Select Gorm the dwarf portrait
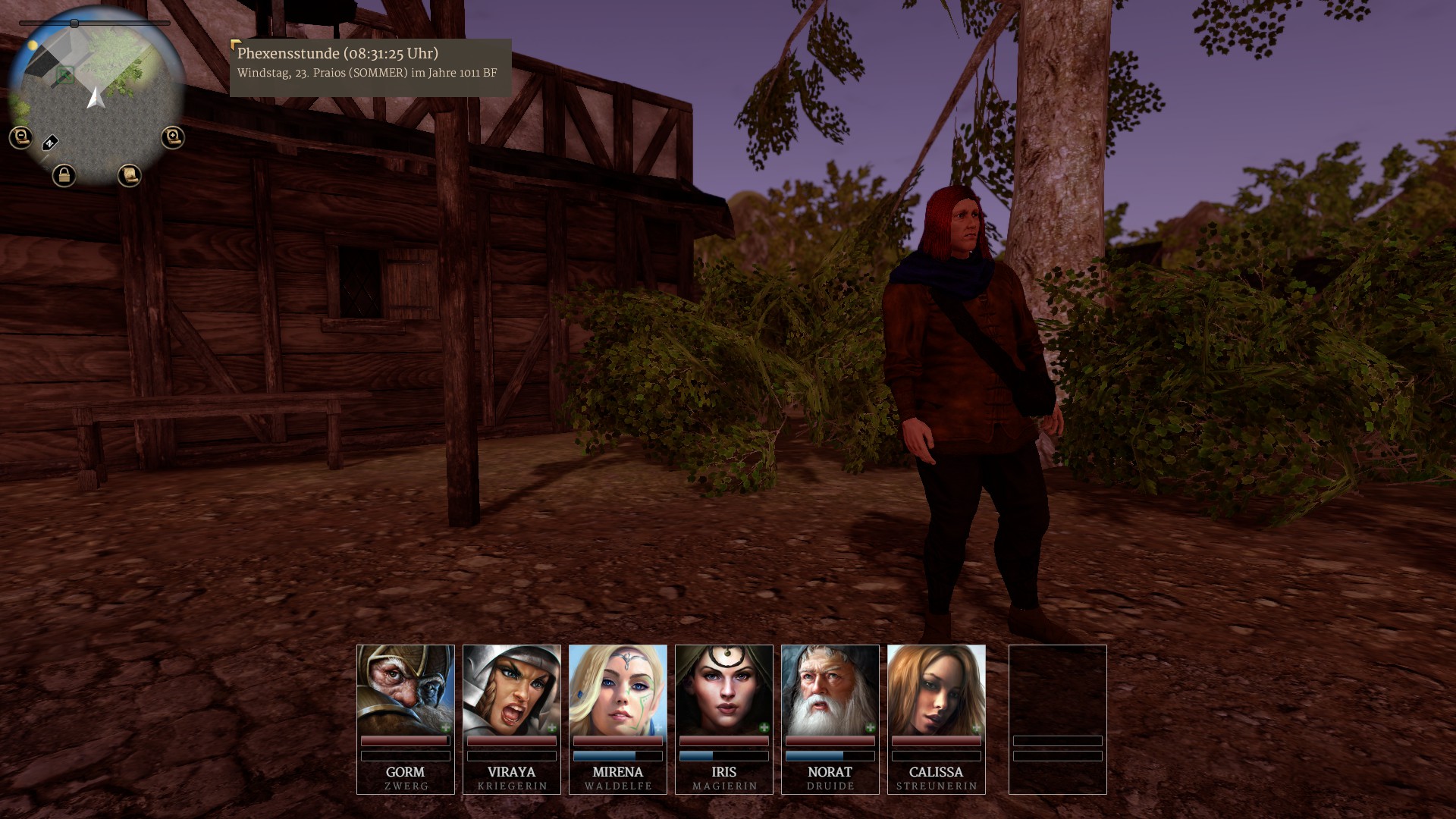The width and height of the screenshot is (1456, 819). [406, 689]
